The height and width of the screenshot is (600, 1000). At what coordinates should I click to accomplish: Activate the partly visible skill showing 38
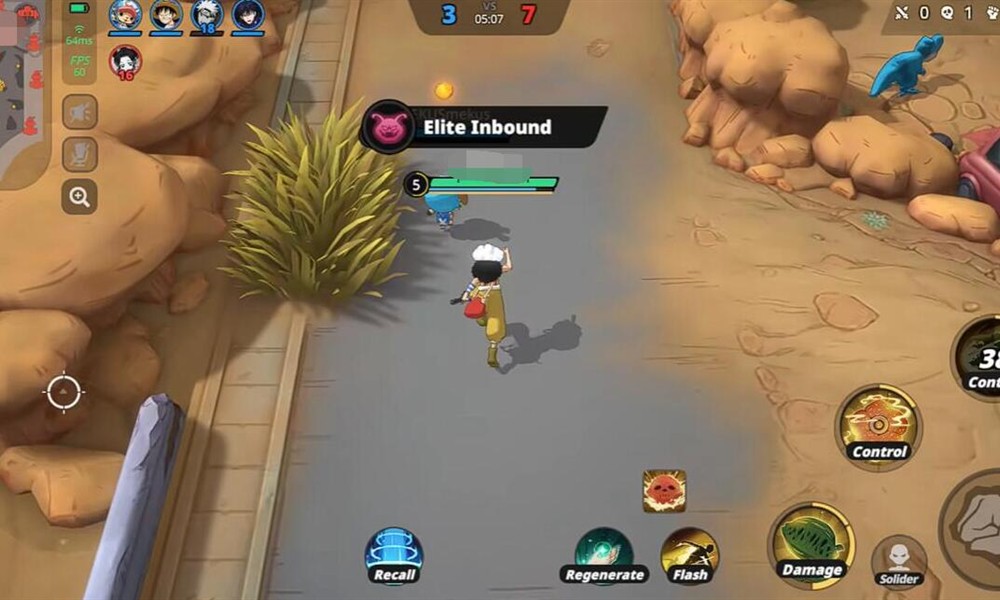[978, 362]
